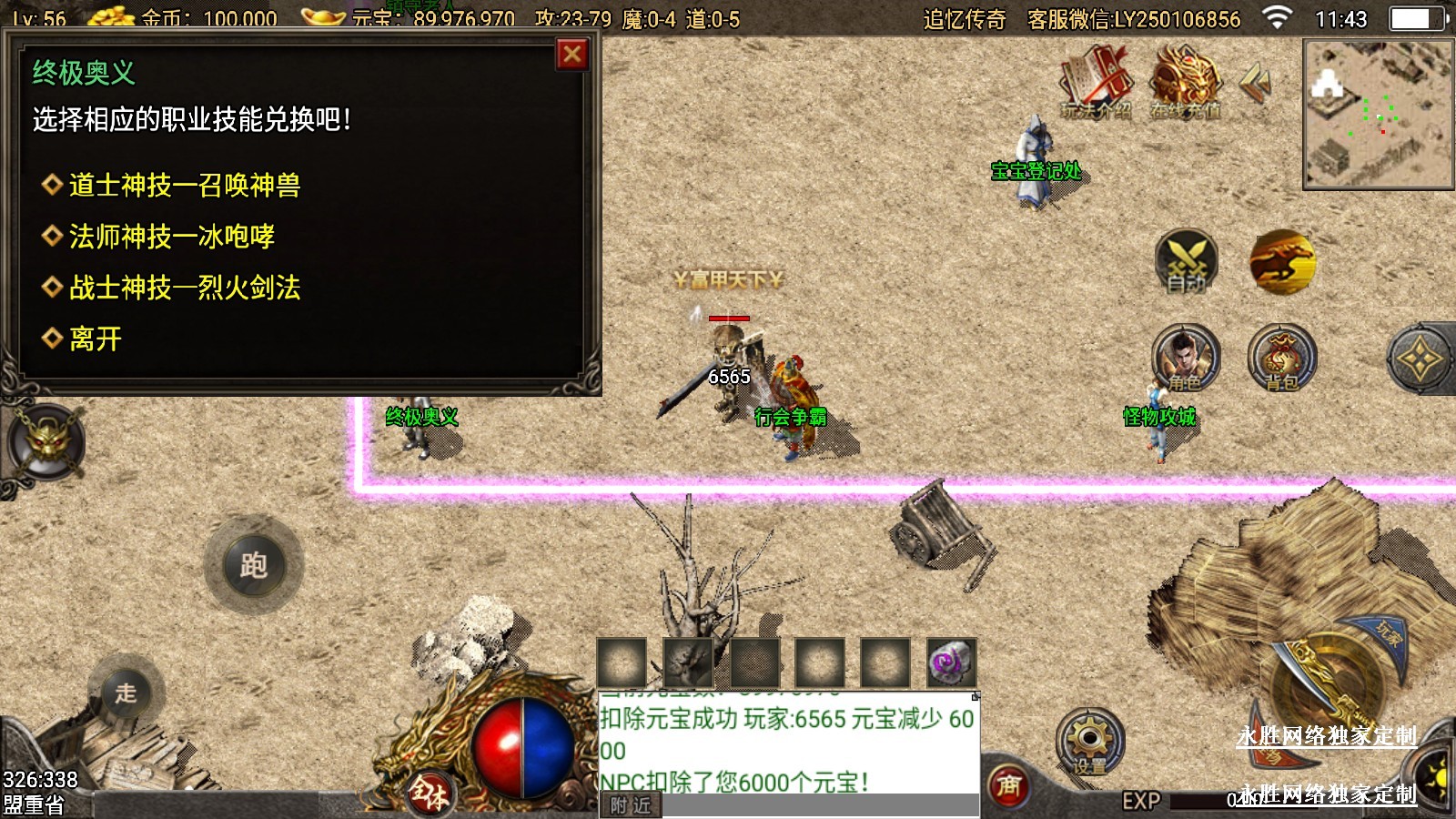Open the 玩法介绍 gameplay guide icon
This screenshot has height=819, width=1456.
coord(1096,84)
